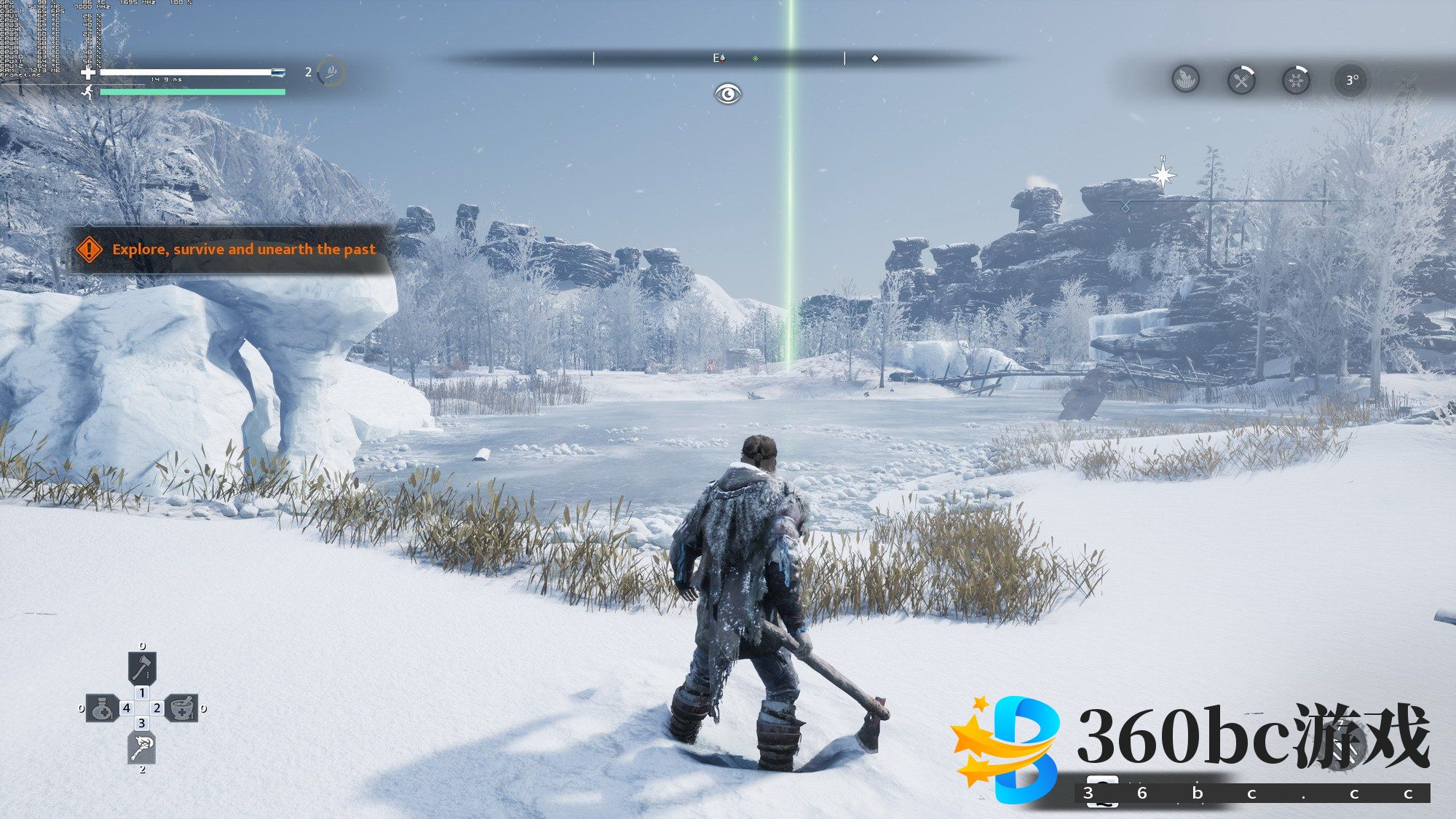Select the mortar and pestle healing slot
Viewport: 1456px width, 819px height.
tap(182, 708)
